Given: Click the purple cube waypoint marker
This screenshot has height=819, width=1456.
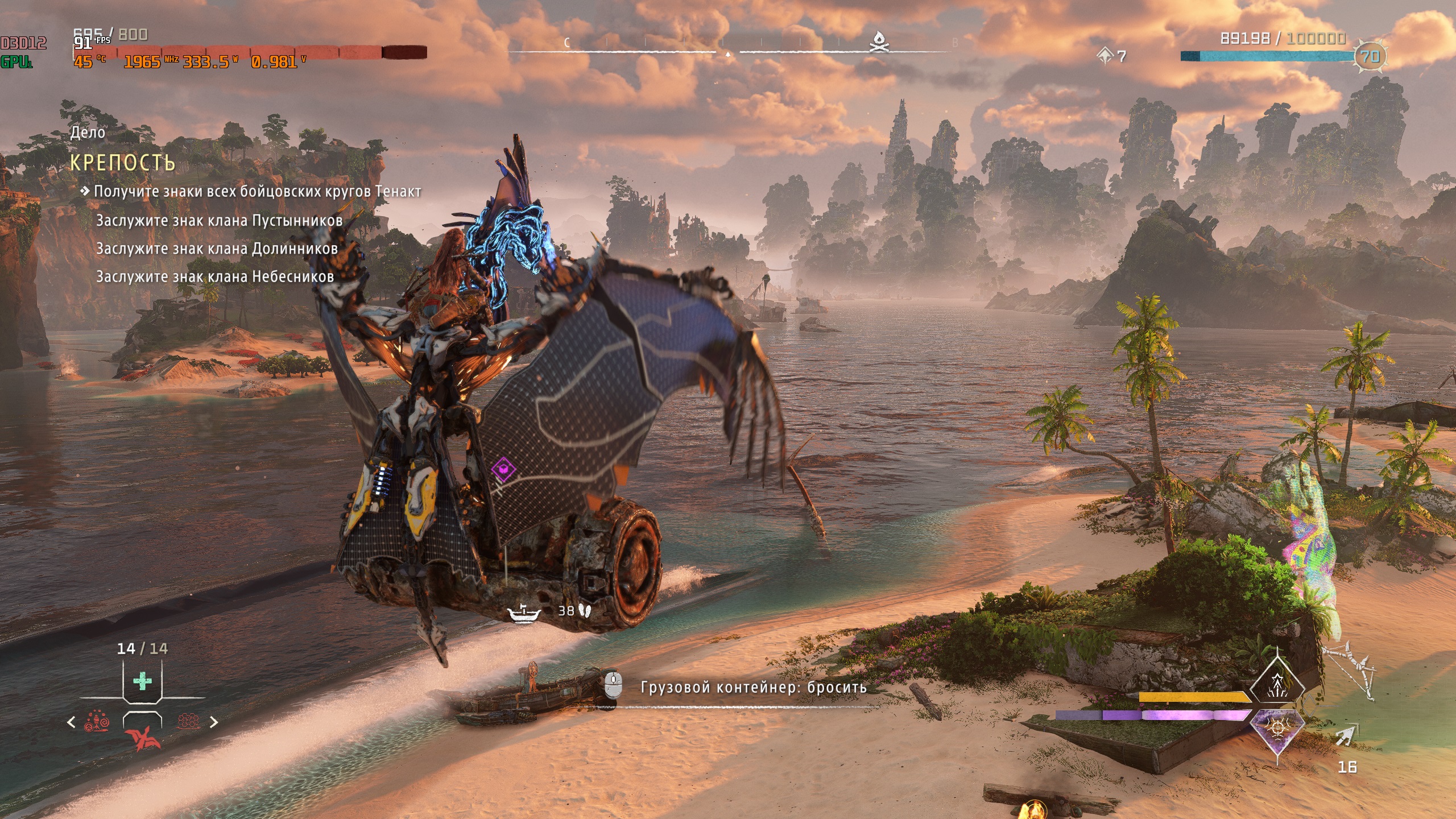Looking at the screenshot, I should click(x=503, y=470).
